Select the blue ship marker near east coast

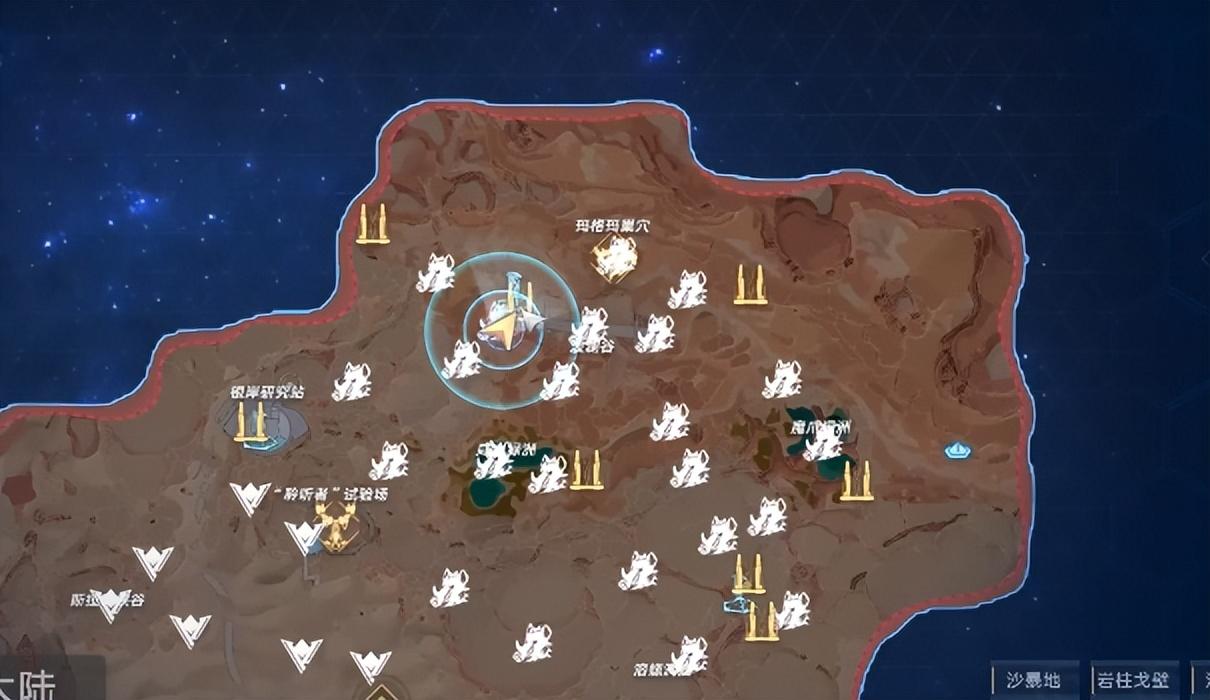959,450
